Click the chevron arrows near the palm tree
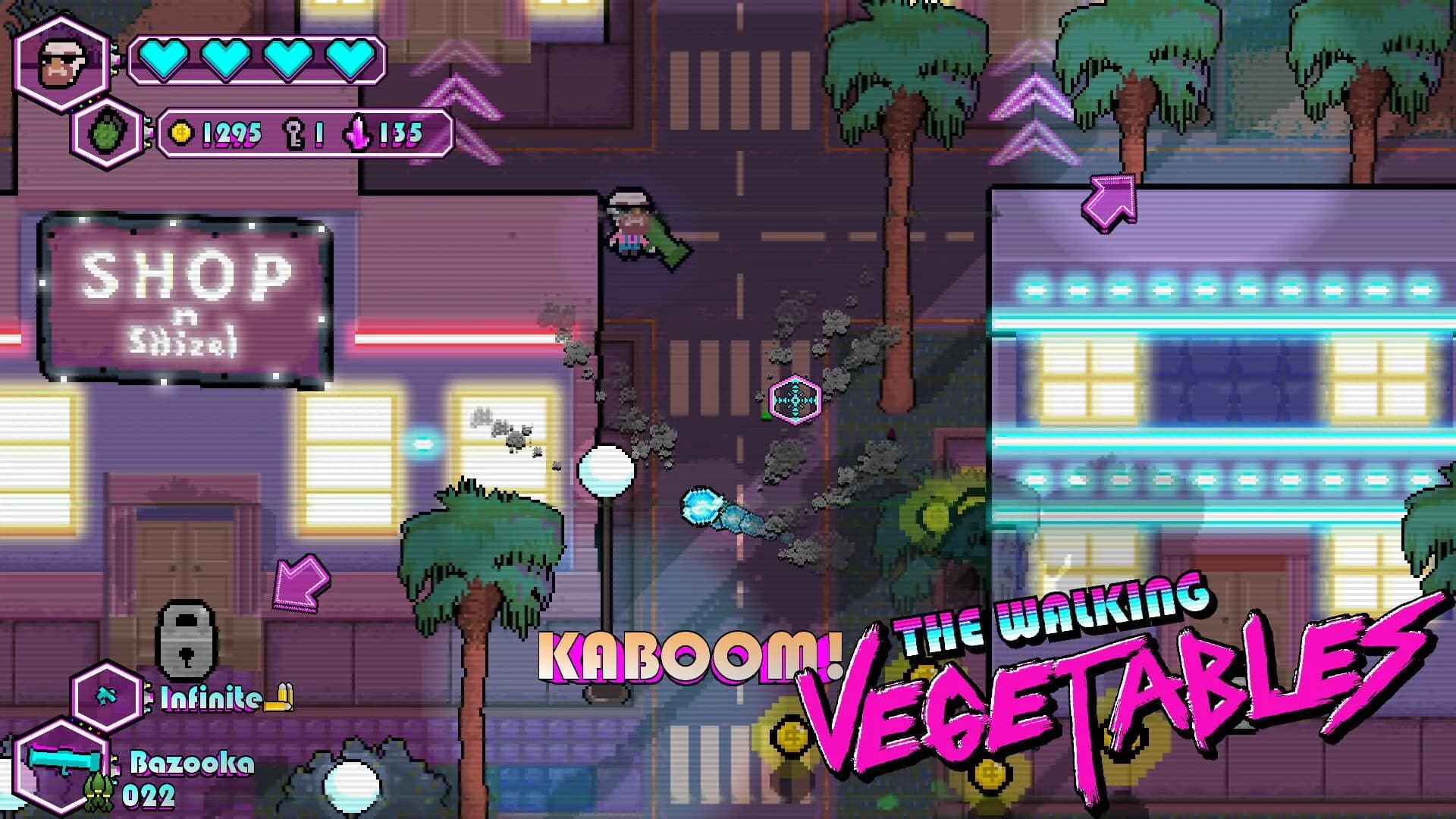Viewport: 1456px width, 819px height. pos(1032,114)
